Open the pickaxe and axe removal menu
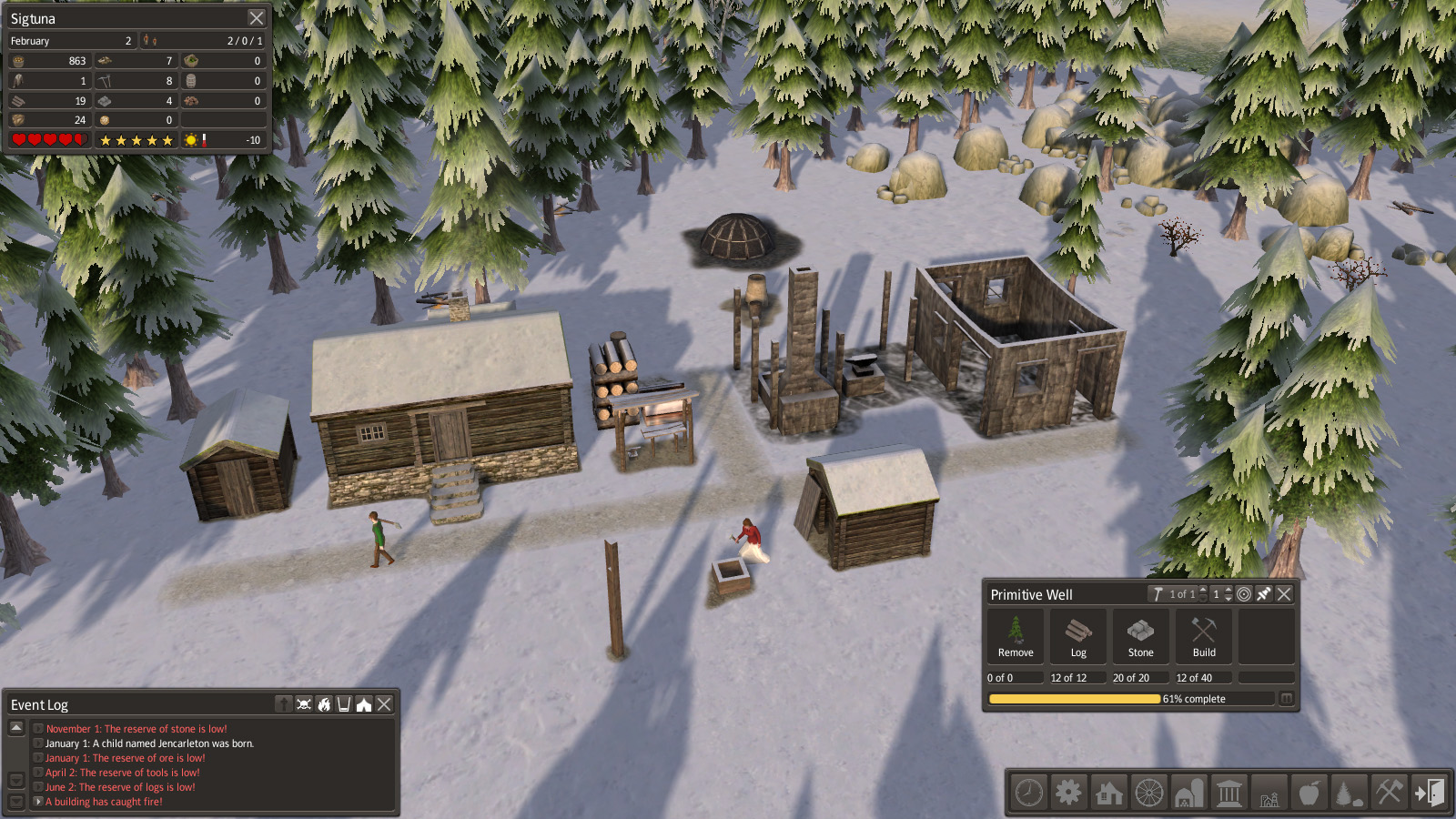The width and height of the screenshot is (1456, 819). [1389, 793]
